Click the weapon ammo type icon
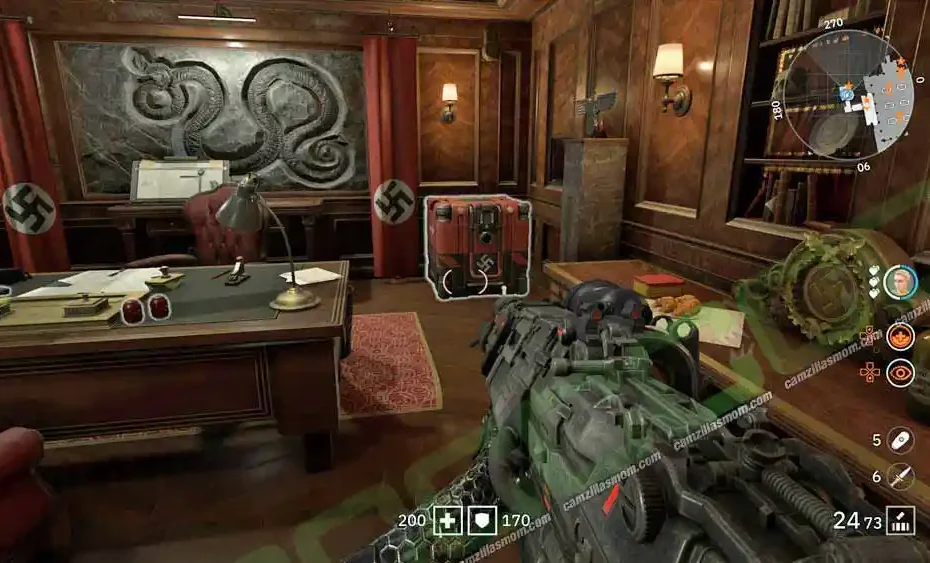The image size is (930, 563). coord(901,521)
